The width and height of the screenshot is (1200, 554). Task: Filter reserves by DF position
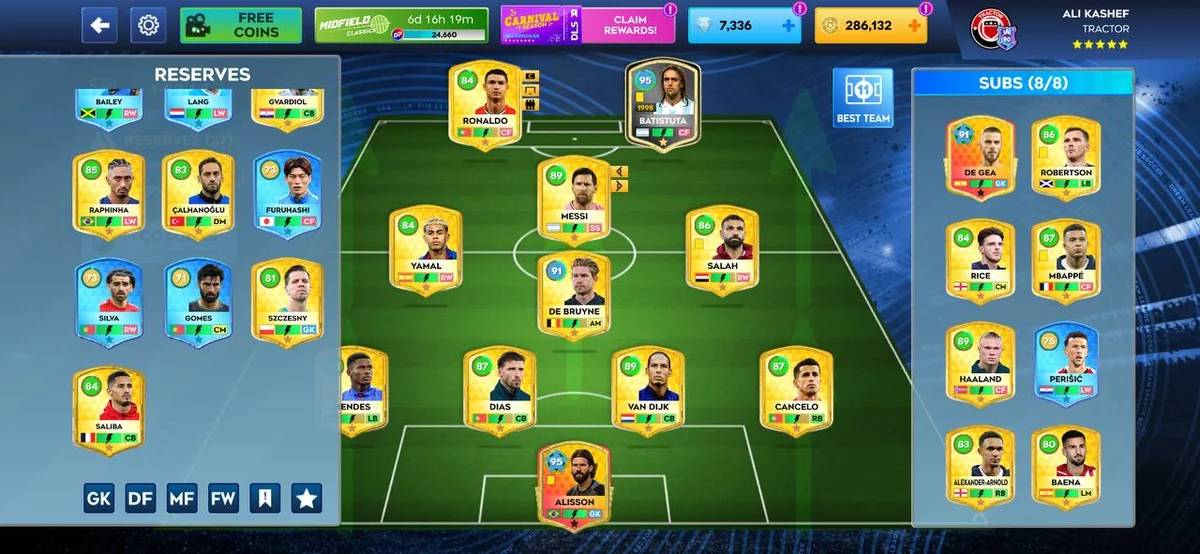point(140,497)
